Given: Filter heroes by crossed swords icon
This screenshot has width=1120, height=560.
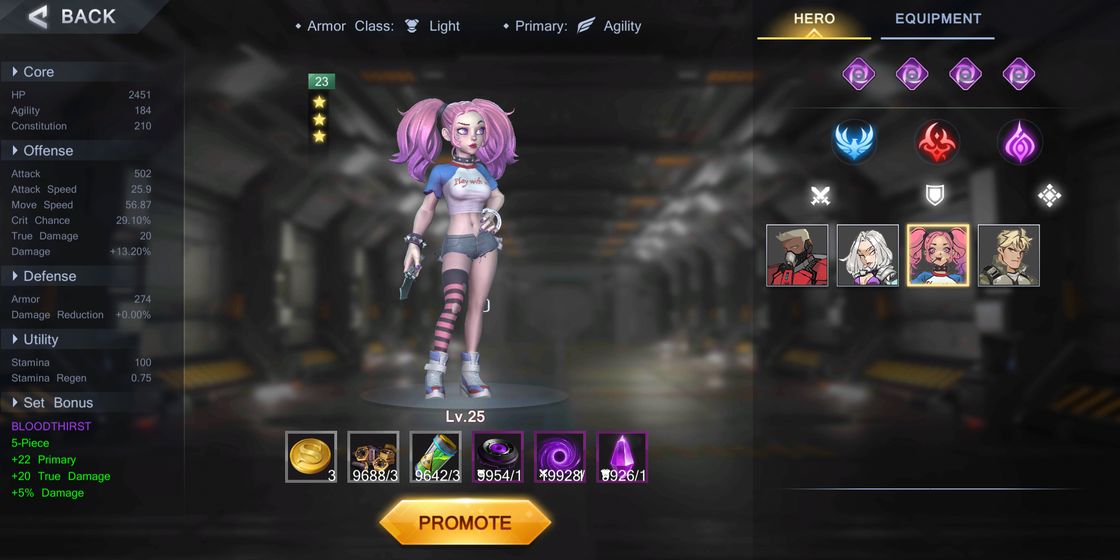Looking at the screenshot, I should coord(820,196).
